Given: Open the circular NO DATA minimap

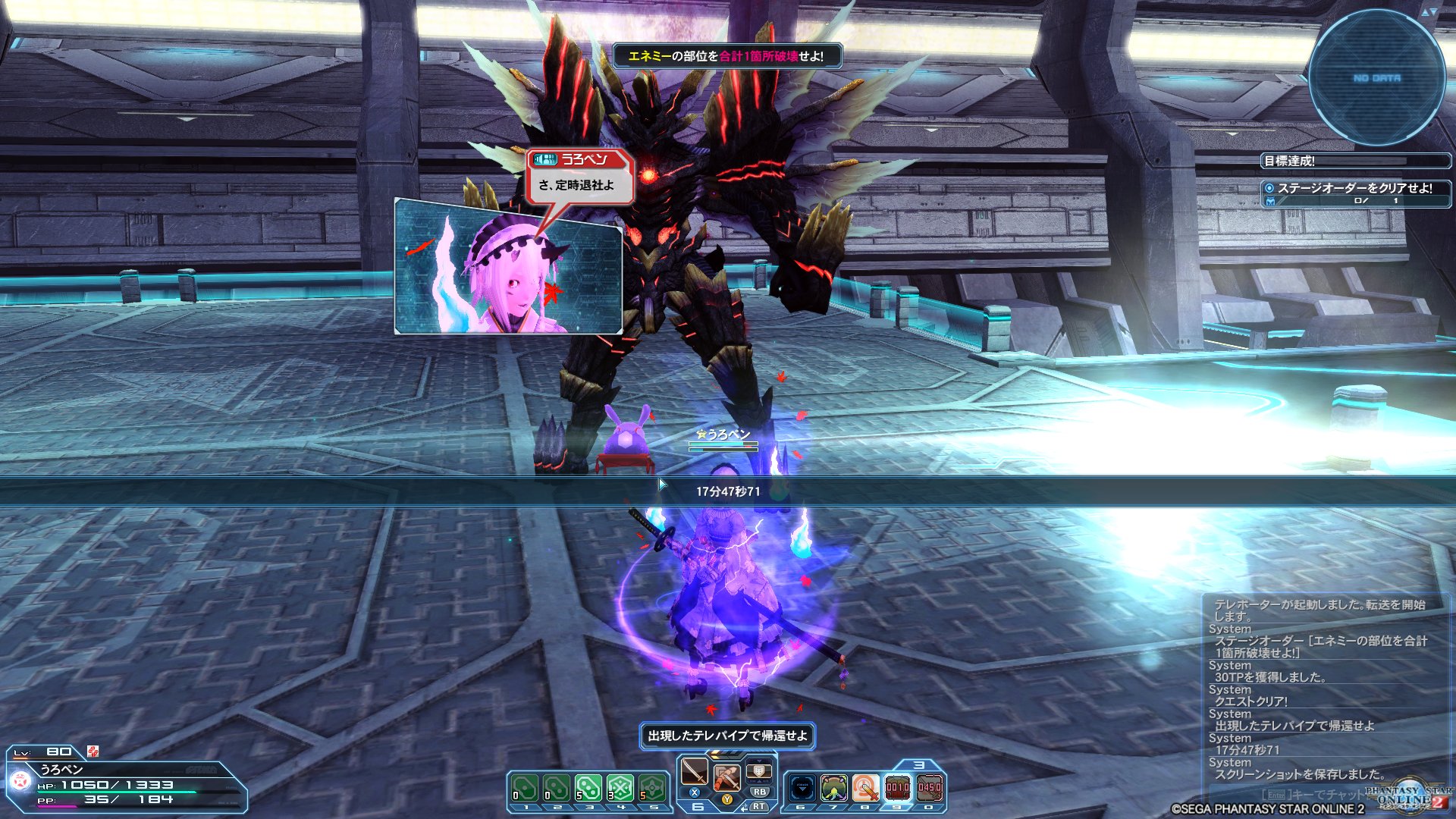Looking at the screenshot, I should 1376,78.
